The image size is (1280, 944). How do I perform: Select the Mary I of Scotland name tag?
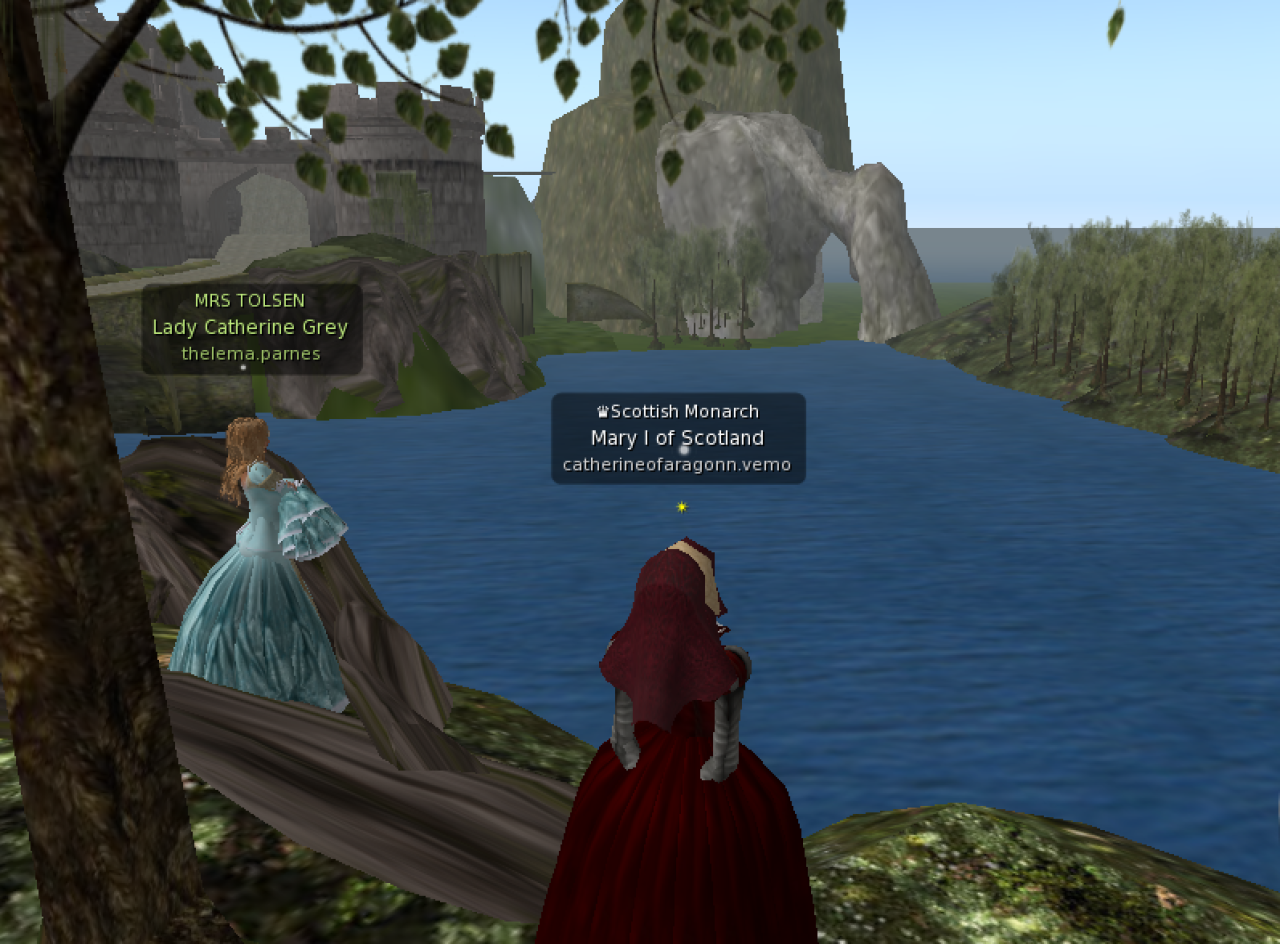coord(678,438)
